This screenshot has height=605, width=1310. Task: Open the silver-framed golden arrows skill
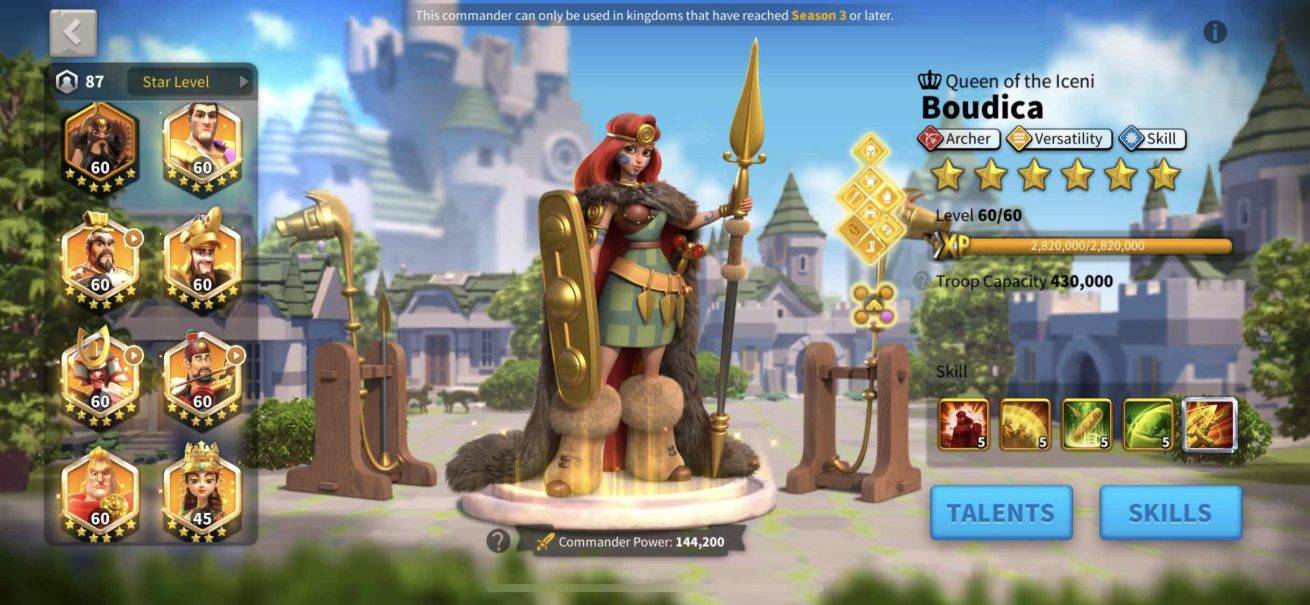pos(1209,424)
